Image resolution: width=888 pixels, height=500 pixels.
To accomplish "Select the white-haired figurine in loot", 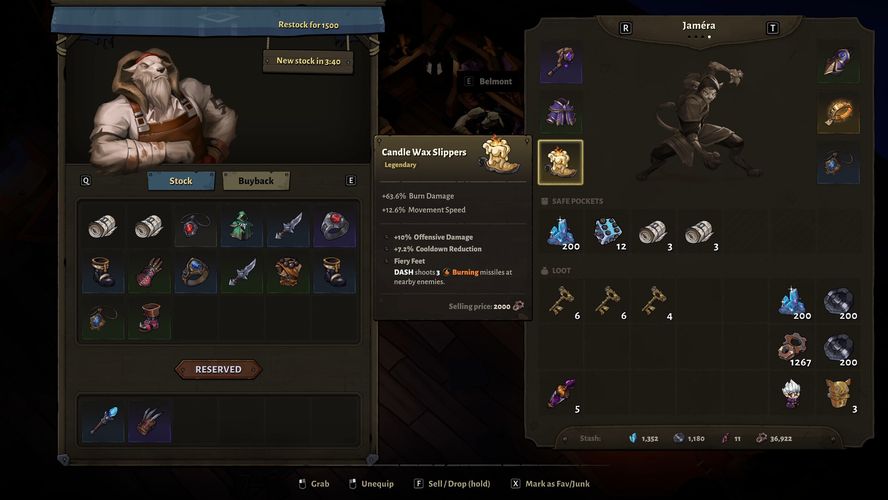I will pos(793,392).
